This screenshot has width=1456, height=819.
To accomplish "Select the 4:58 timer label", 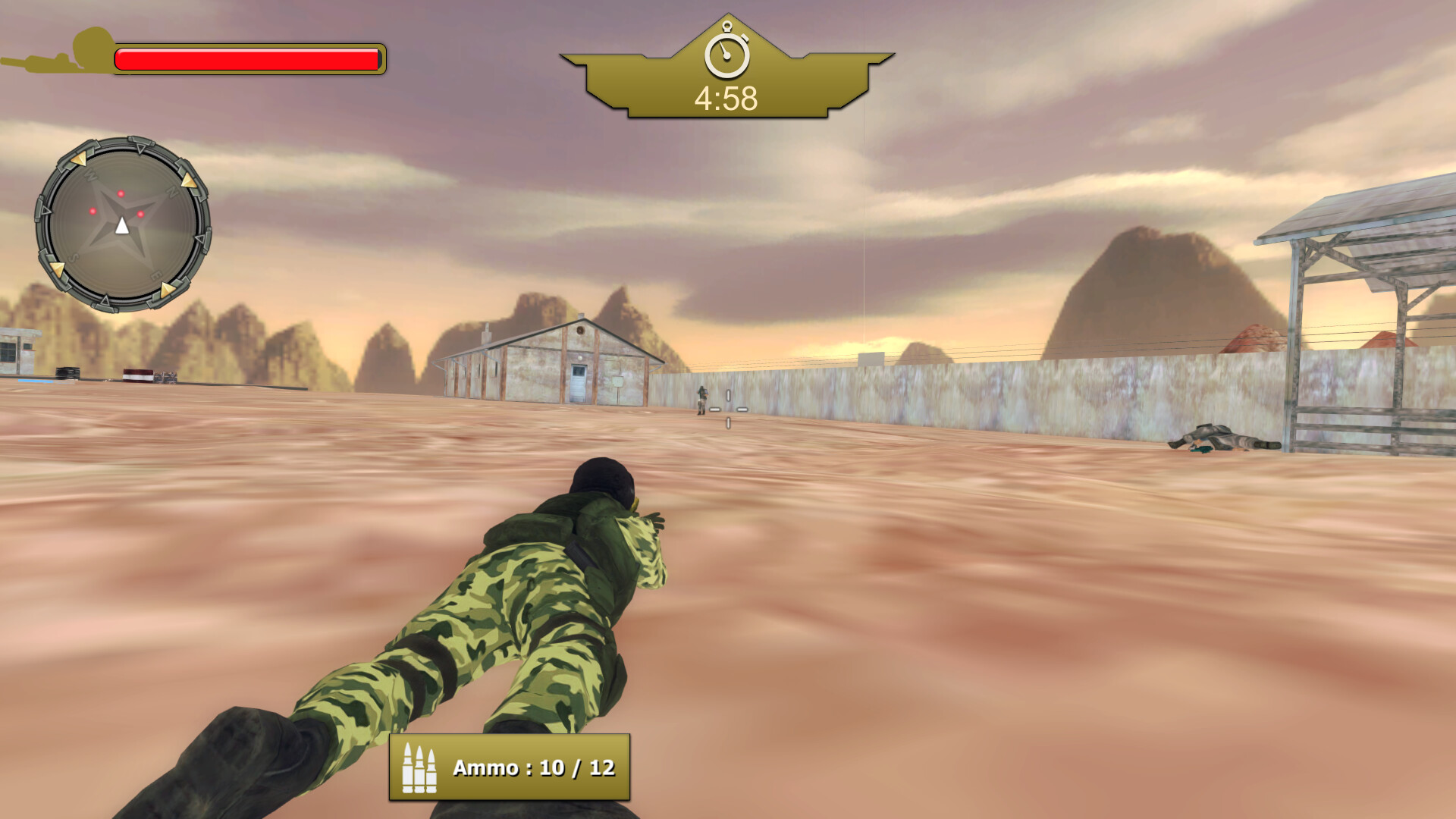I will [725, 96].
